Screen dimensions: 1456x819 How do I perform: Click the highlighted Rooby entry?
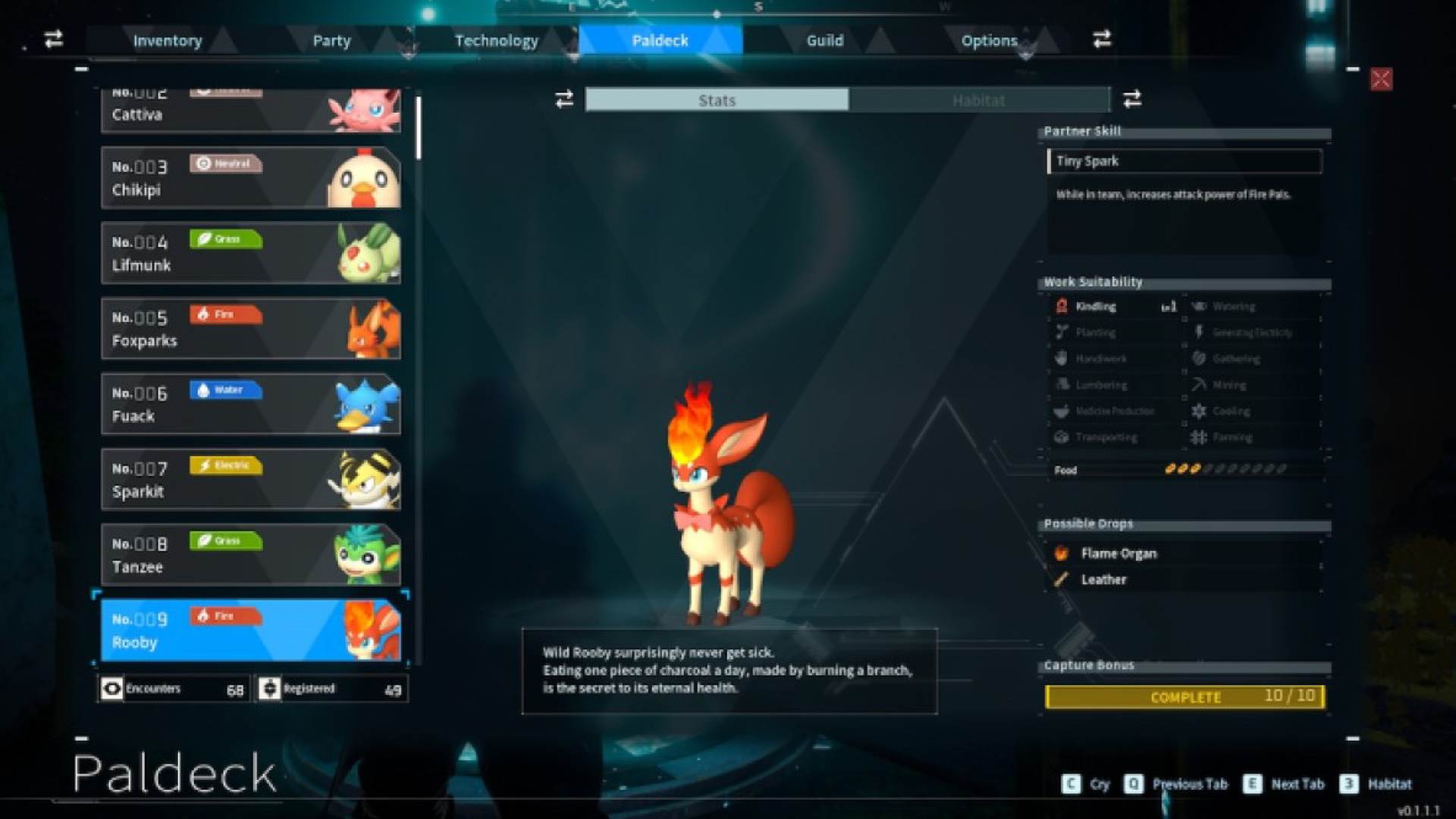pyautogui.click(x=250, y=630)
